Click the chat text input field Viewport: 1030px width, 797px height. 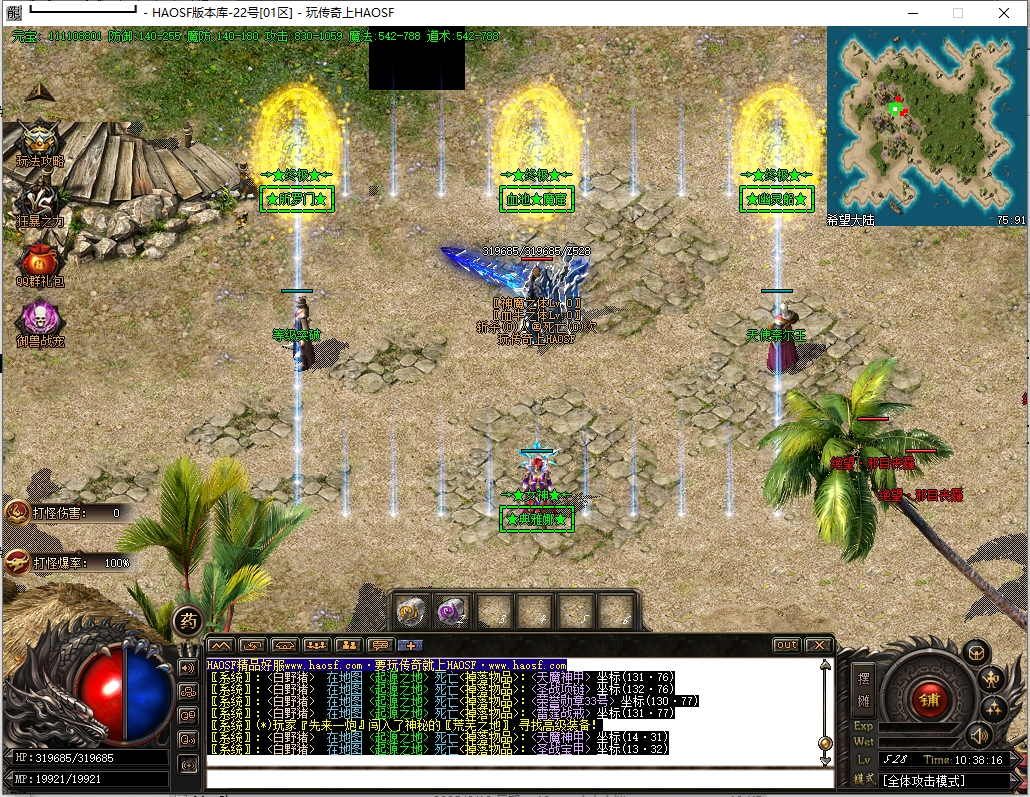(x=520, y=778)
